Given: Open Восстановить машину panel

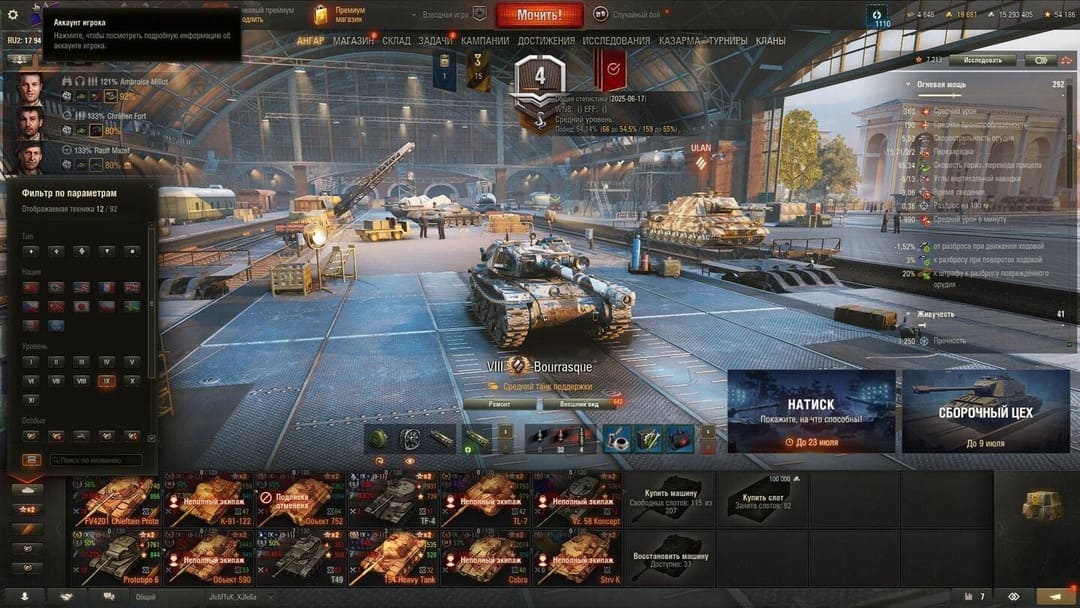Looking at the screenshot, I should 670,558.
